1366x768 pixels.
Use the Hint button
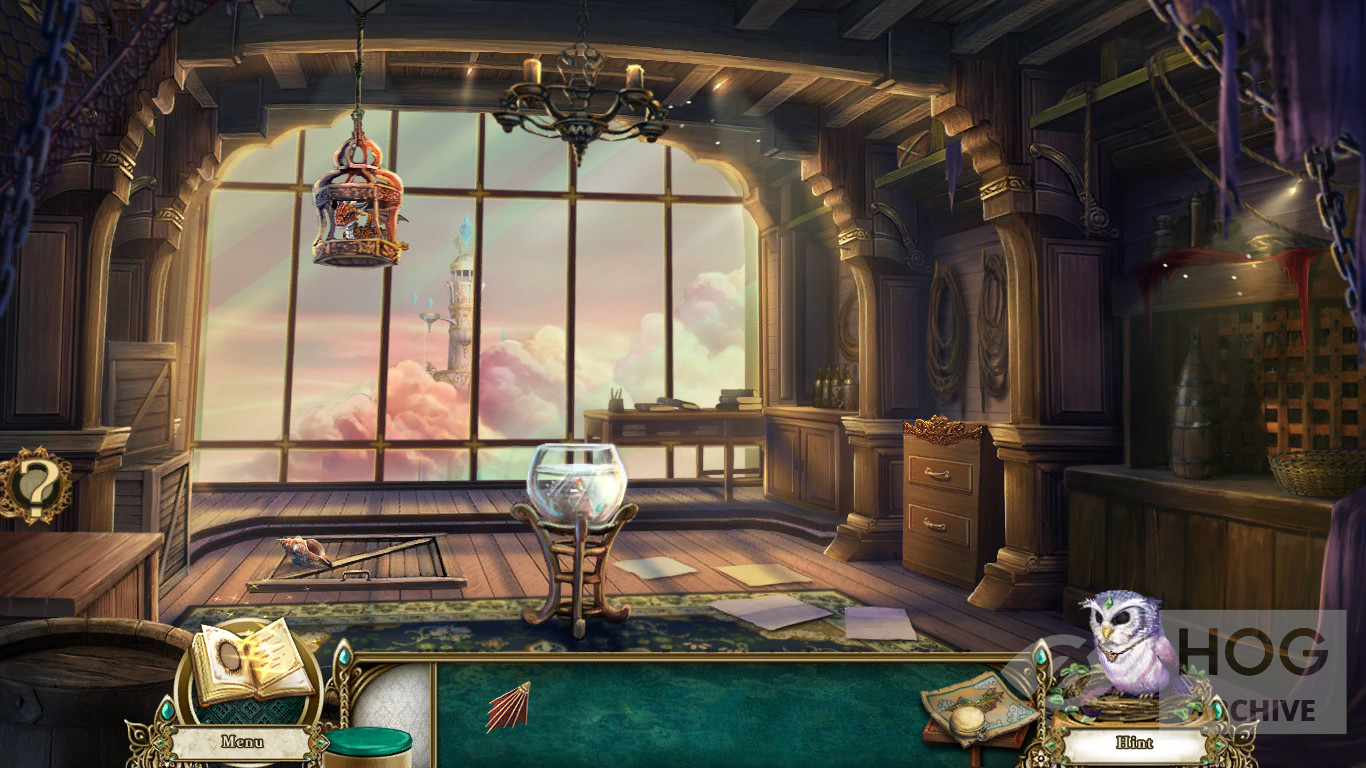tap(1134, 743)
